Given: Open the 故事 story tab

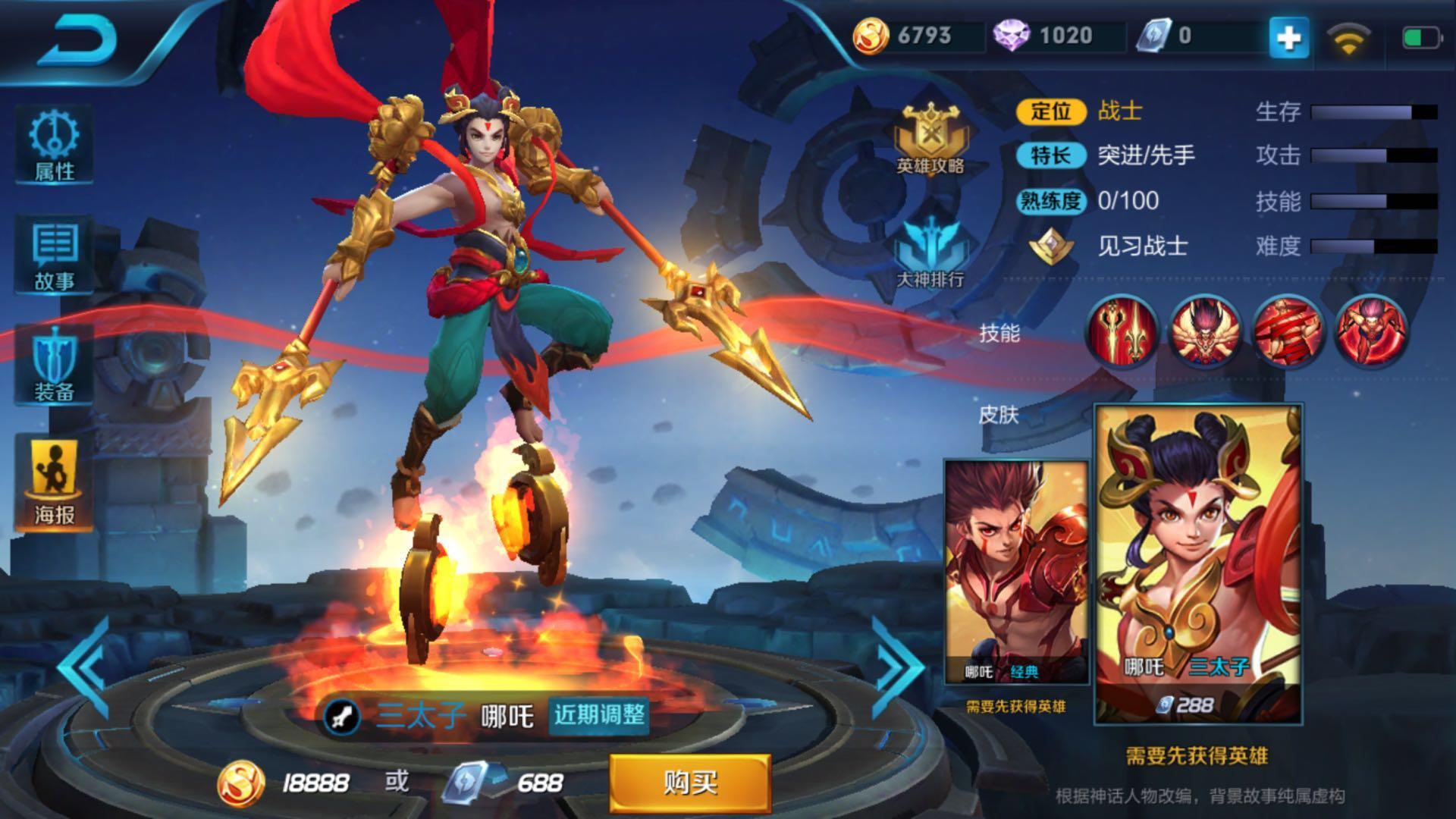Looking at the screenshot, I should pyautogui.click(x=54, y=255).
